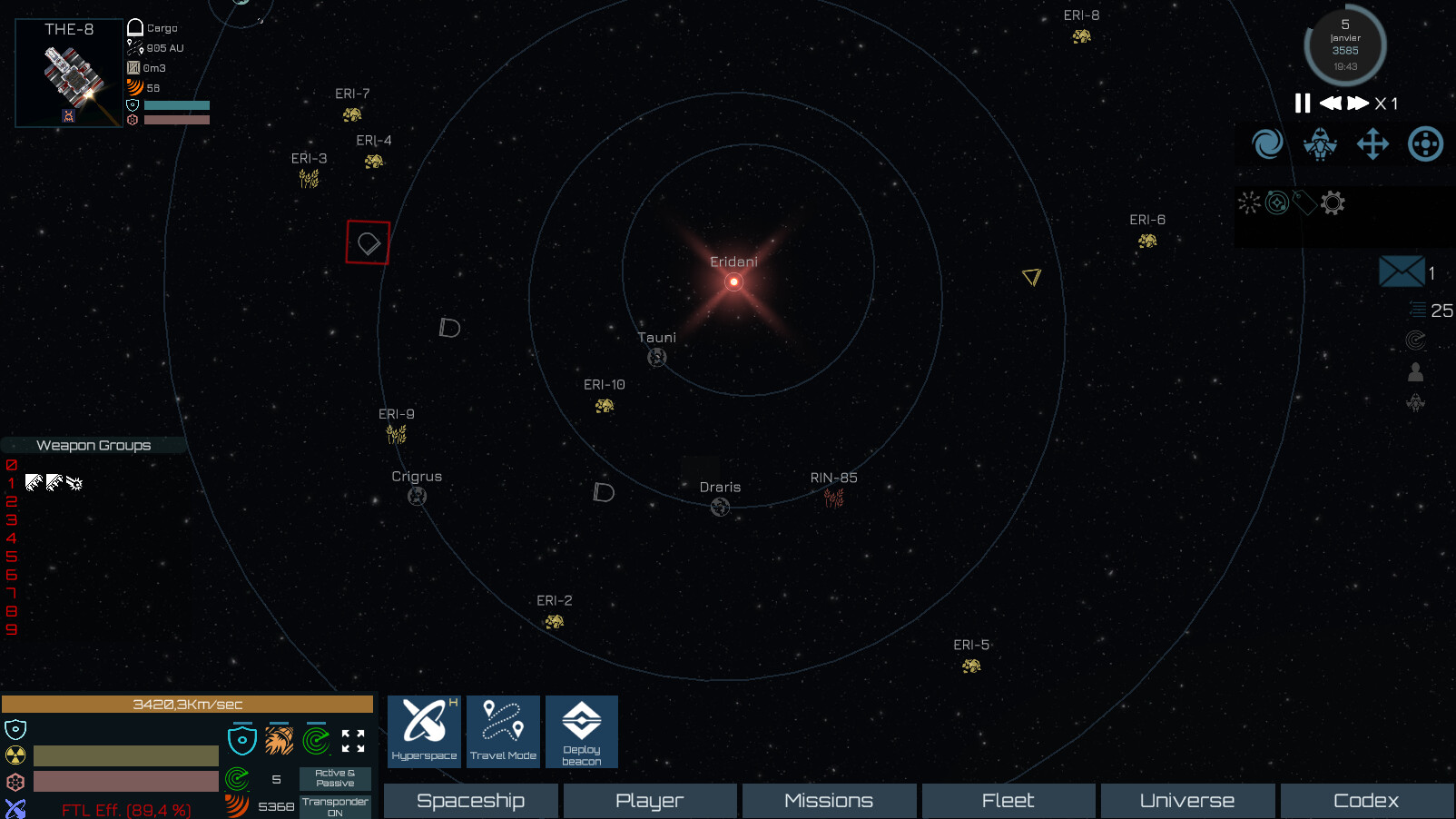Expand the fullscreen arrows control near ship stats
The height and width of the screenshot is (819, 1456).
(355, 740)
